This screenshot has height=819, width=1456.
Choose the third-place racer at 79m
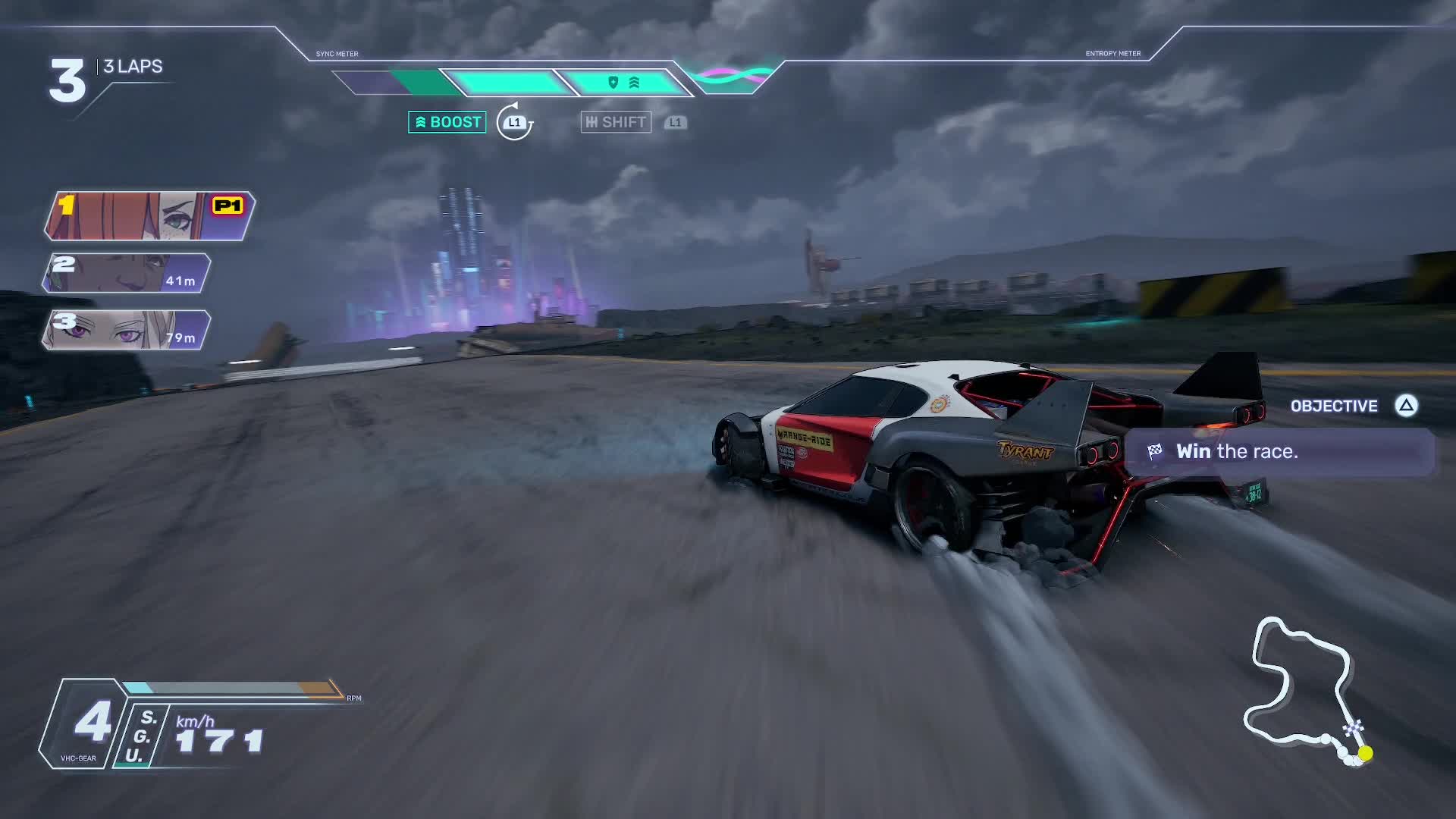click(127, 330)
